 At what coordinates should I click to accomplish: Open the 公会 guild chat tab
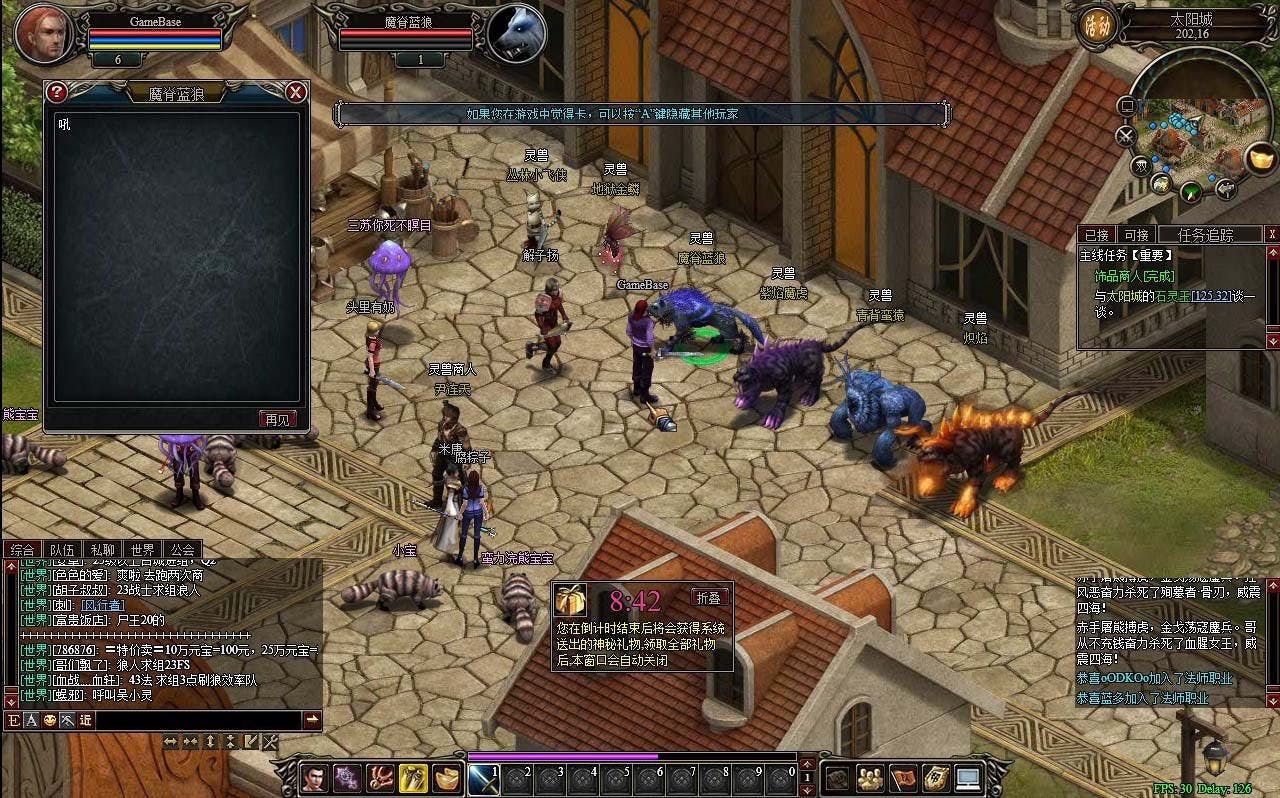[182, 549]
